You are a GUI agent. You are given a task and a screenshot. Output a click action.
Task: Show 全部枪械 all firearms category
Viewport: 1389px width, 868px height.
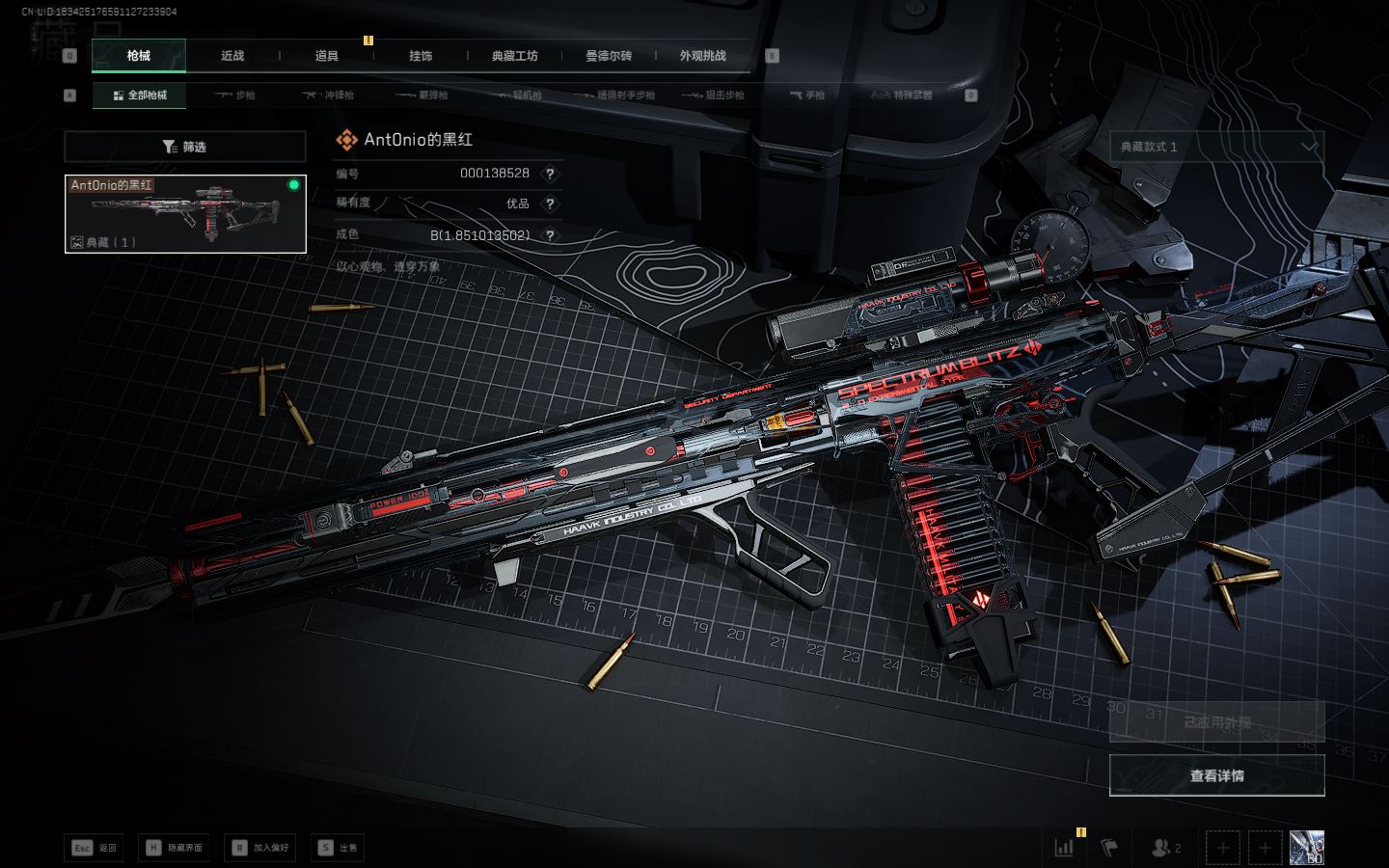point(140,95)
